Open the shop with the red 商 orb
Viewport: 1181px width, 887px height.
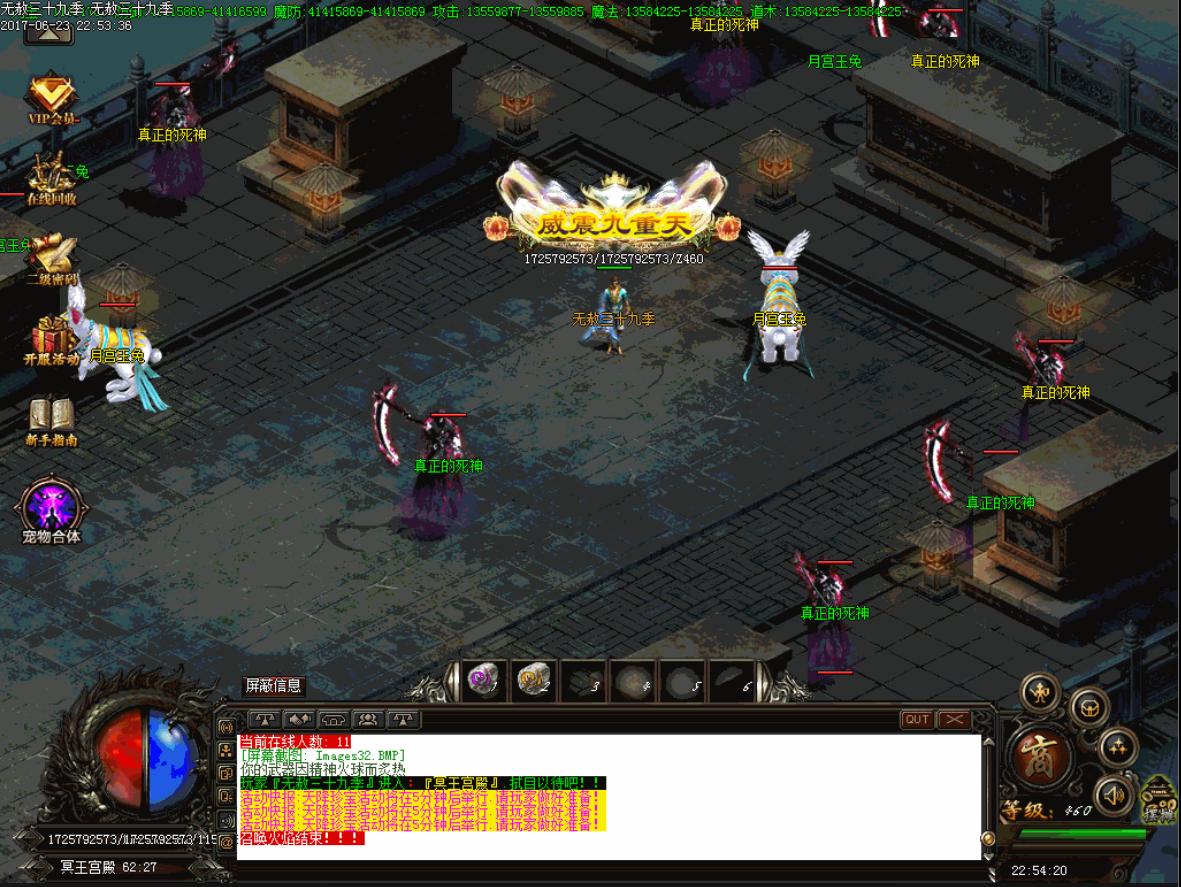[1039, 756]
